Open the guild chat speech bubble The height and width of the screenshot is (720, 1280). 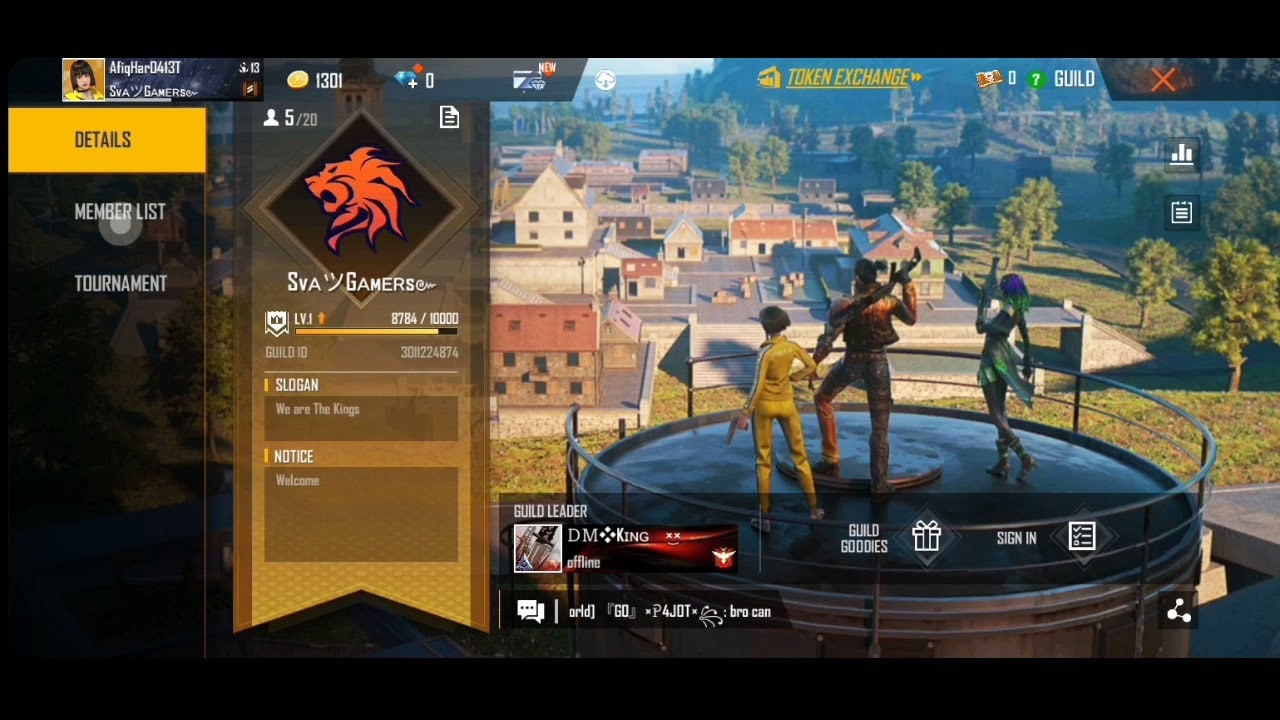coord(530,611)
